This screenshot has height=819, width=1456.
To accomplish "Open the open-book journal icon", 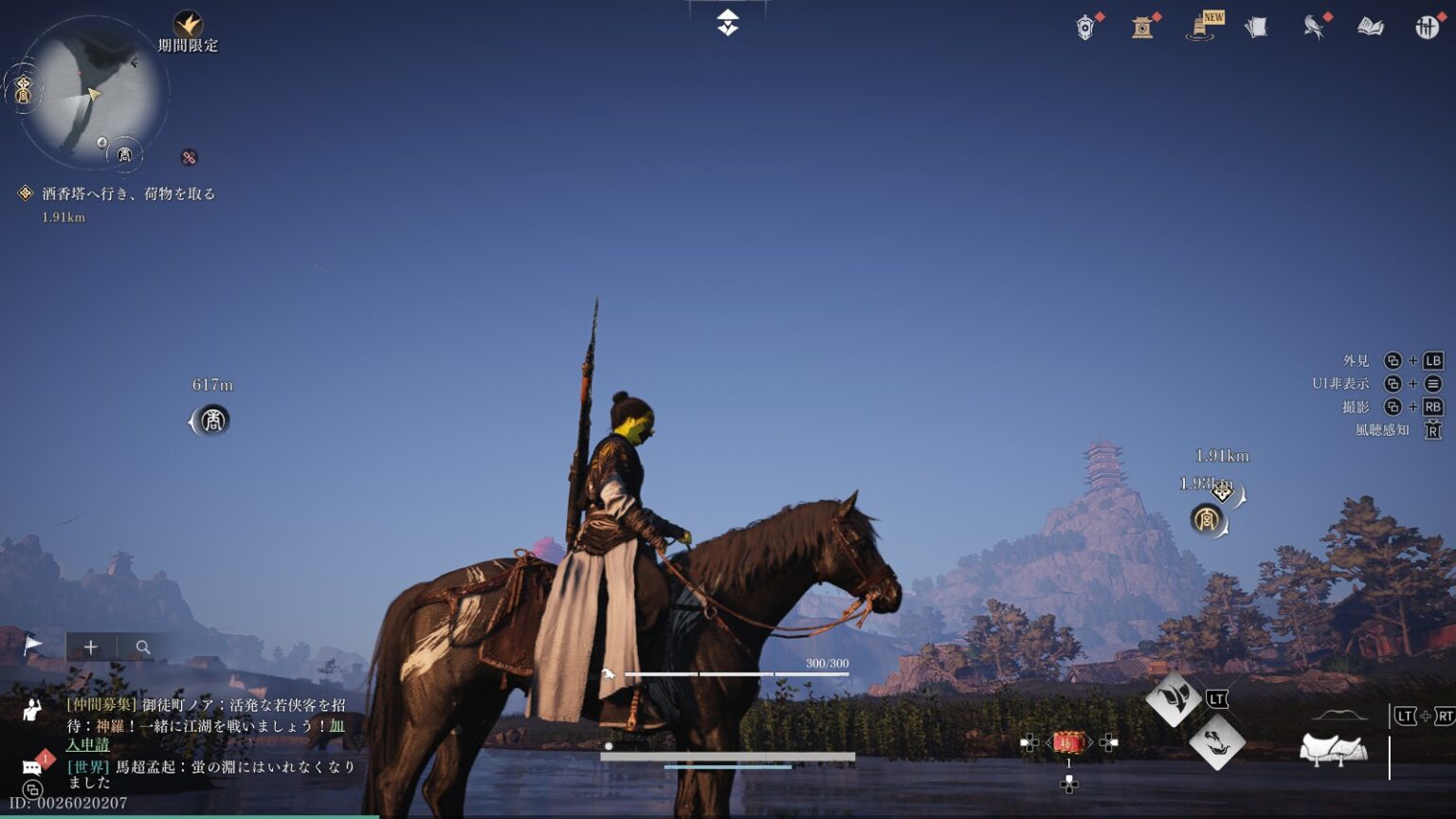I will click(1371, 27).
